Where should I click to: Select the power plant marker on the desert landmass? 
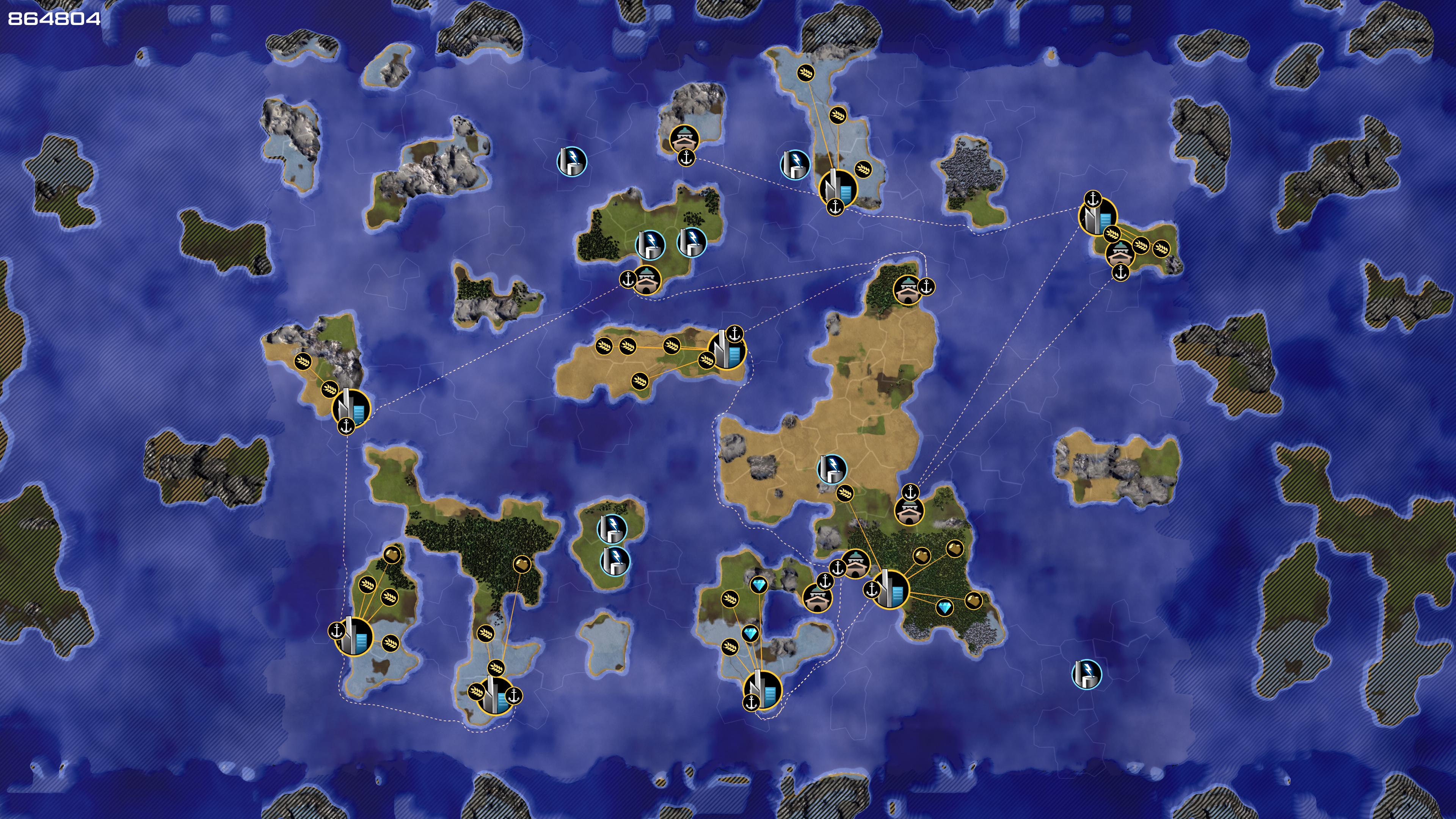[832, 469]
